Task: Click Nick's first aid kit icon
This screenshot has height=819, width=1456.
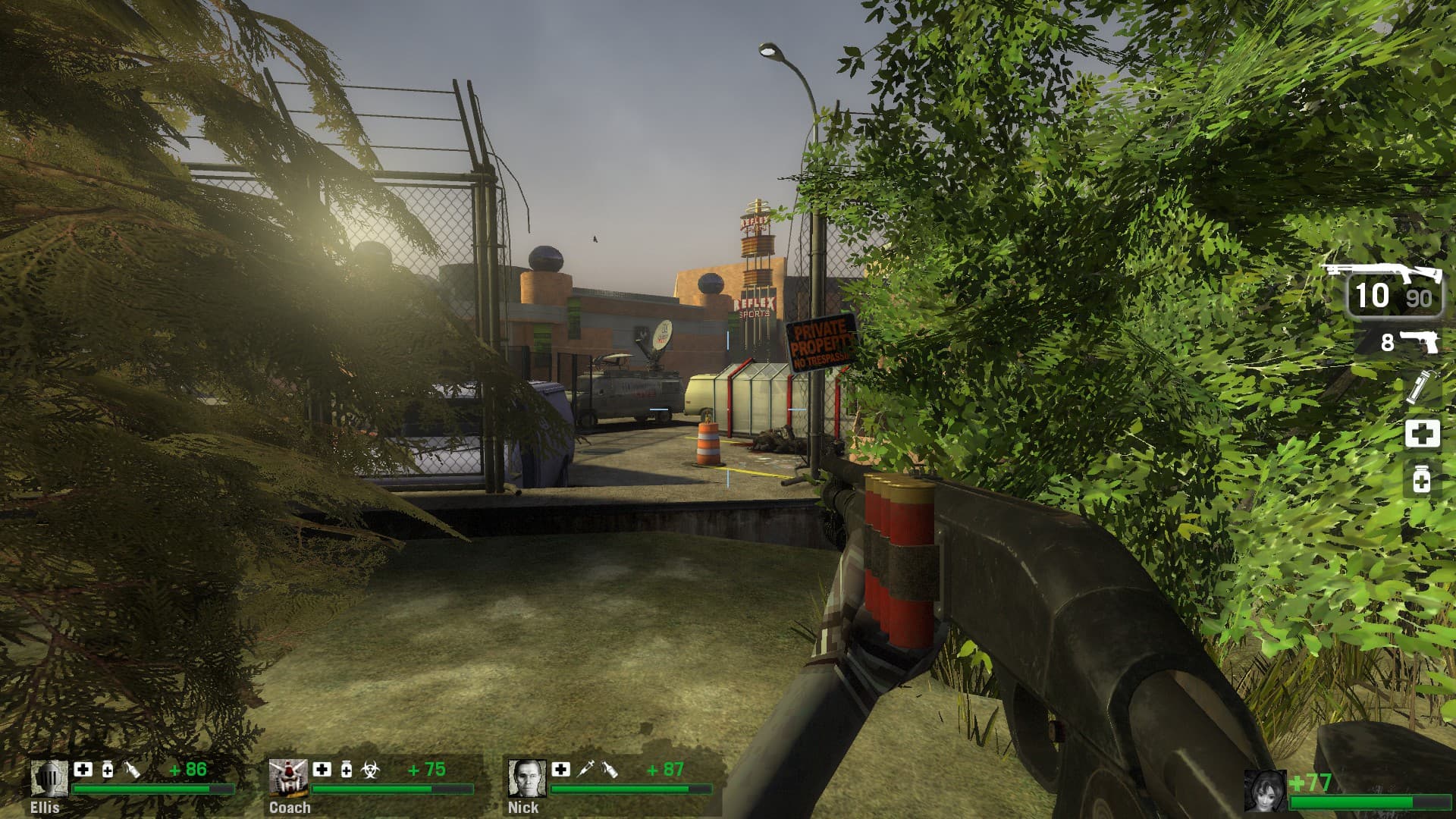Action: (560, 770)
